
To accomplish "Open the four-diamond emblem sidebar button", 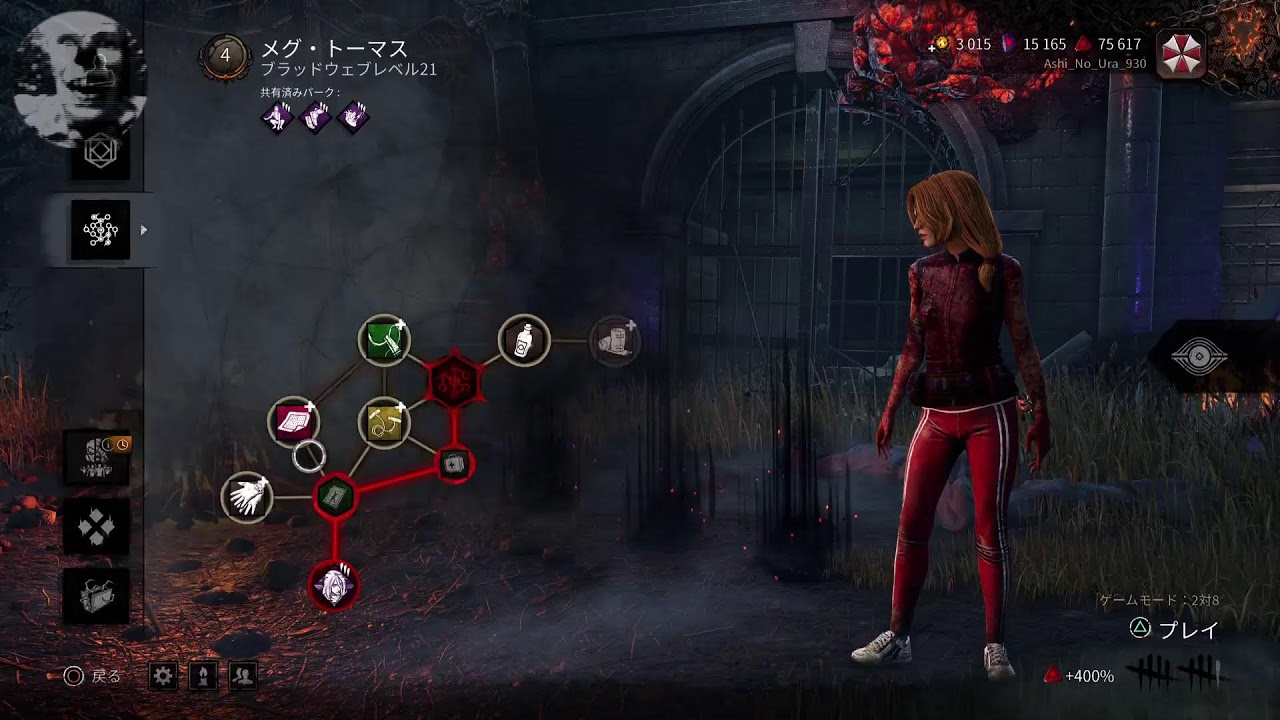I will 97,527.
